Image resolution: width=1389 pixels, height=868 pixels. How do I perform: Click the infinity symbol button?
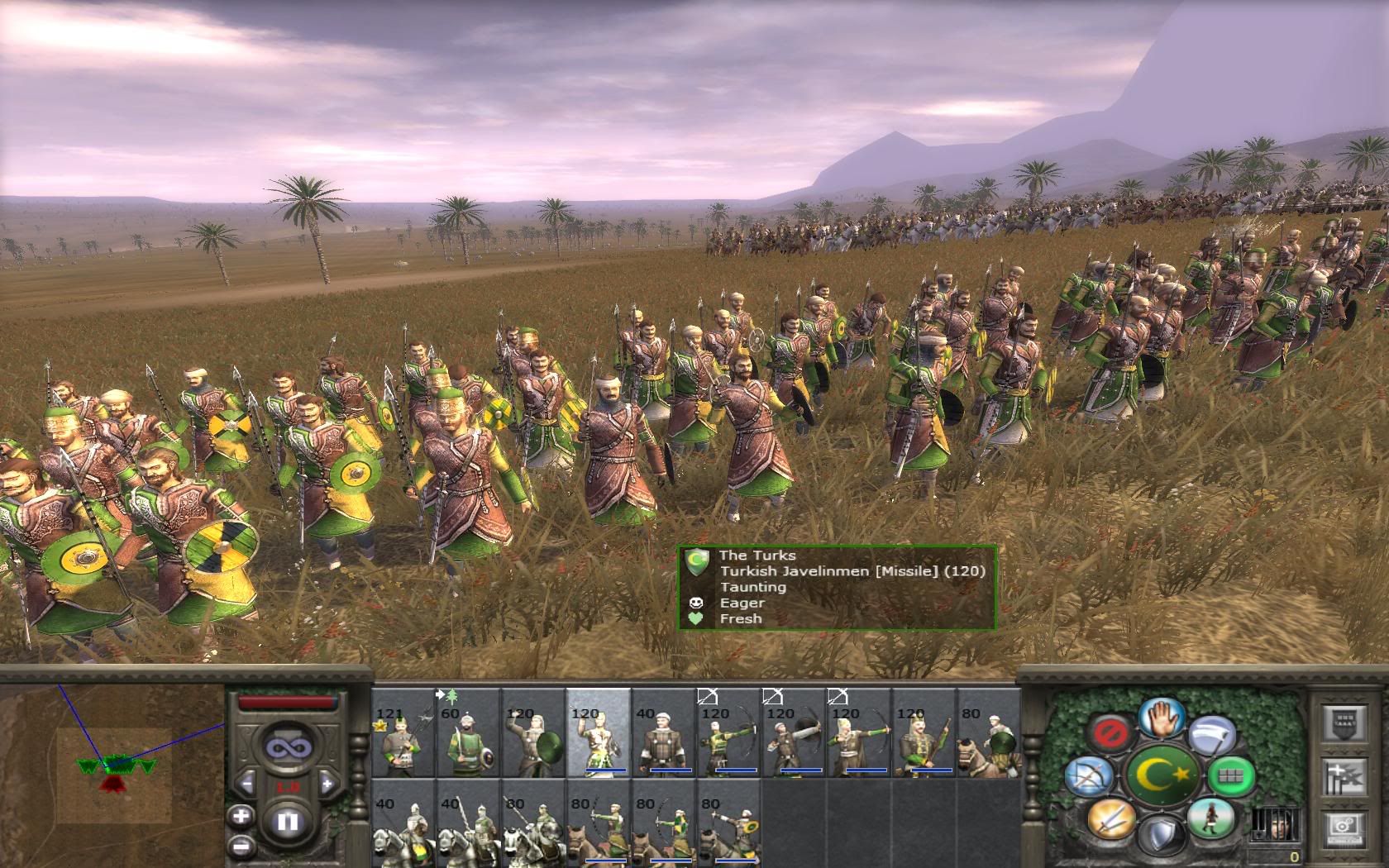coord(287,747)
